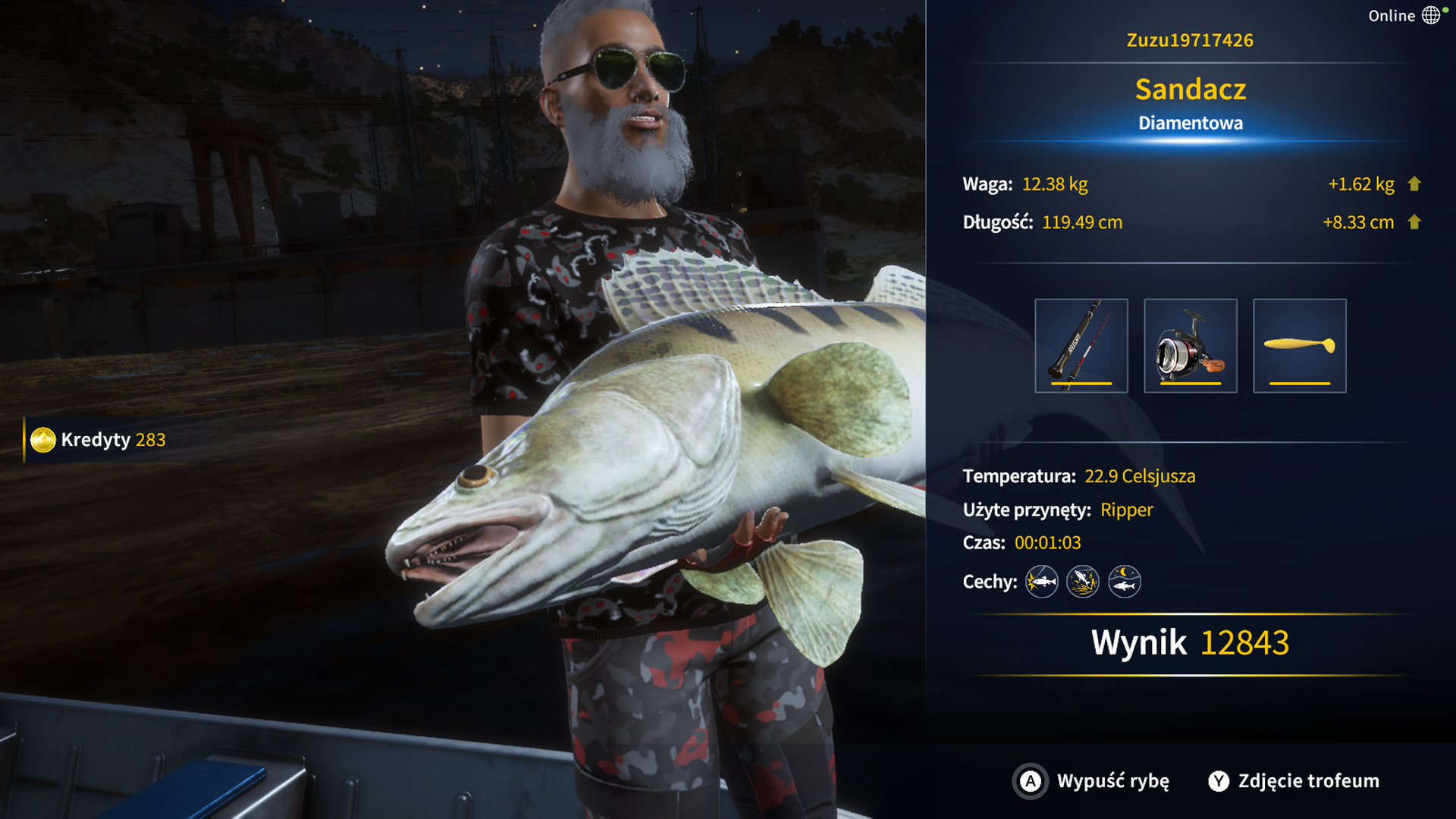1456x819 pixels.
Task: Select the spinning reel equipment slot
Action: (1190, 346)
